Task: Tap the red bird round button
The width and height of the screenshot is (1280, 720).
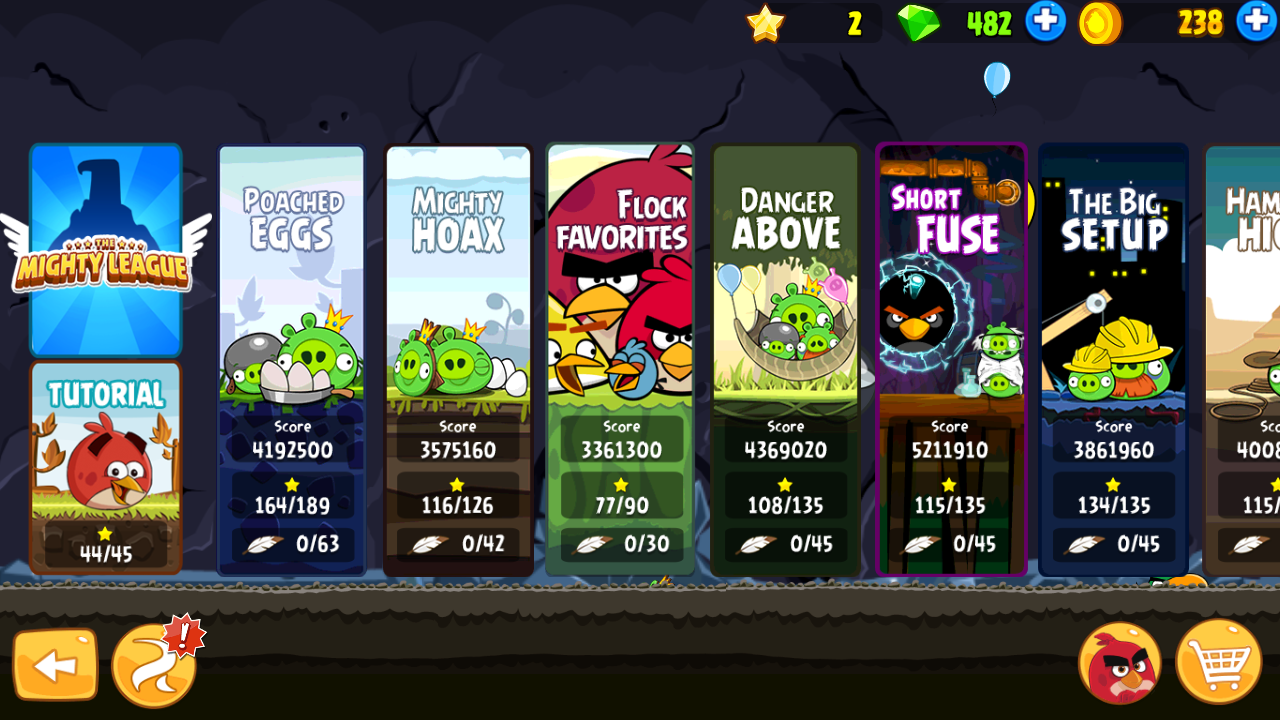Action: [x=1119, y=662]
